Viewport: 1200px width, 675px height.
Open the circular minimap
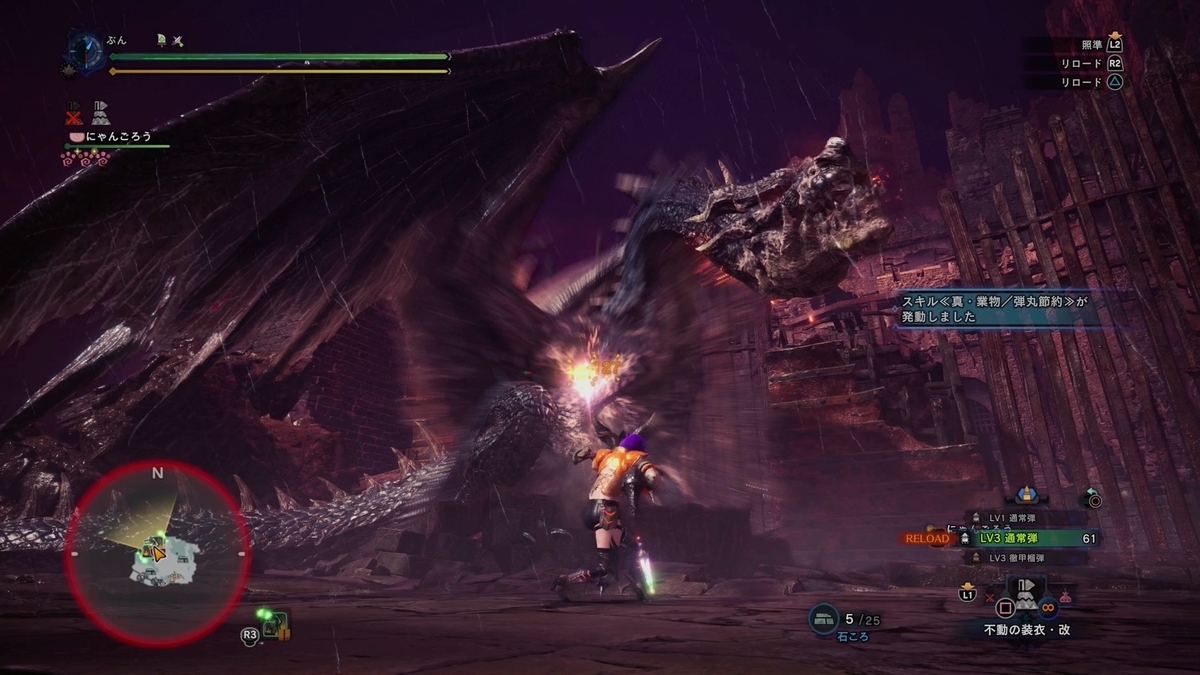click(157, 552)
